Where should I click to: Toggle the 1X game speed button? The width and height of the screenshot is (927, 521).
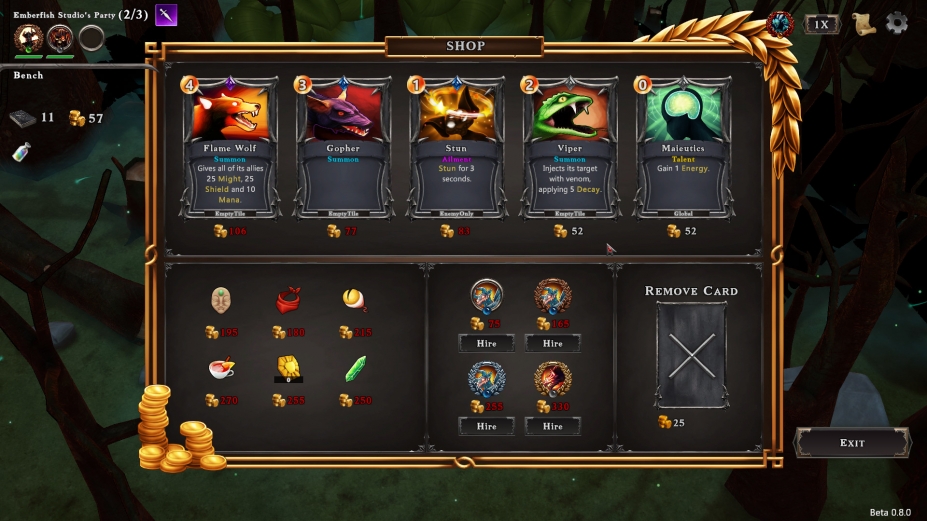pos(821,24)
